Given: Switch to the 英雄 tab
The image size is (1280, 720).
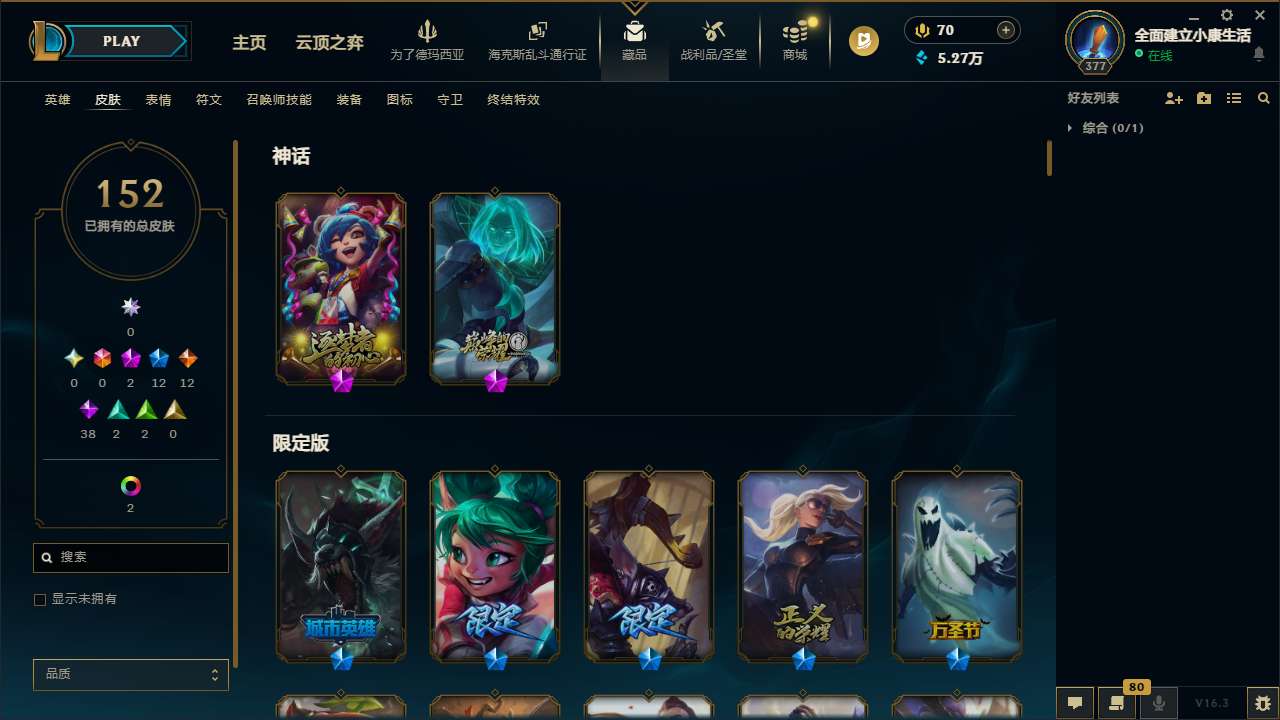Looking at the screenshot, I should point(57,100).
